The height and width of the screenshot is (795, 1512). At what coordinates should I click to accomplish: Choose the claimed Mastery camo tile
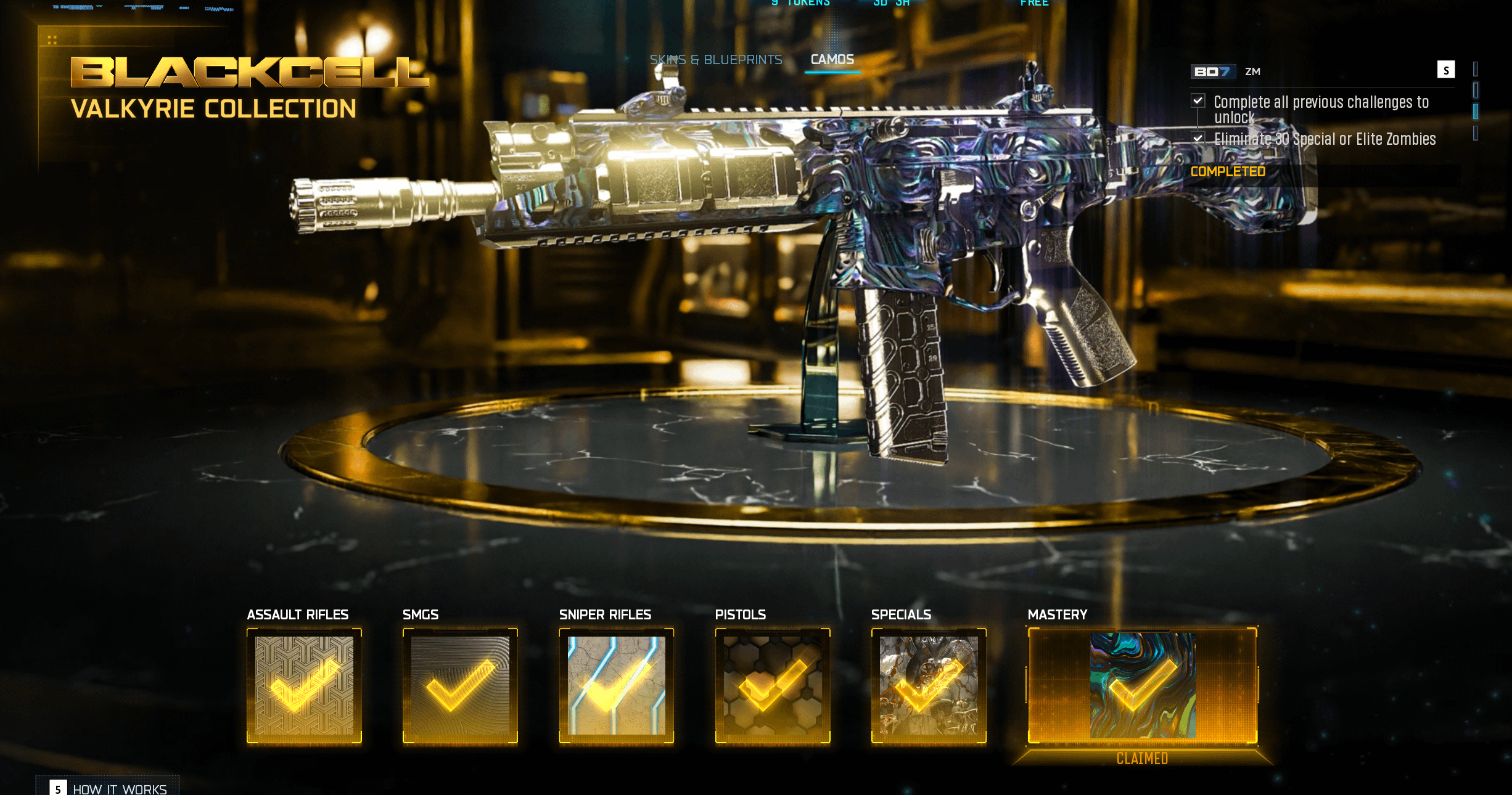(x=1142, y=685)
